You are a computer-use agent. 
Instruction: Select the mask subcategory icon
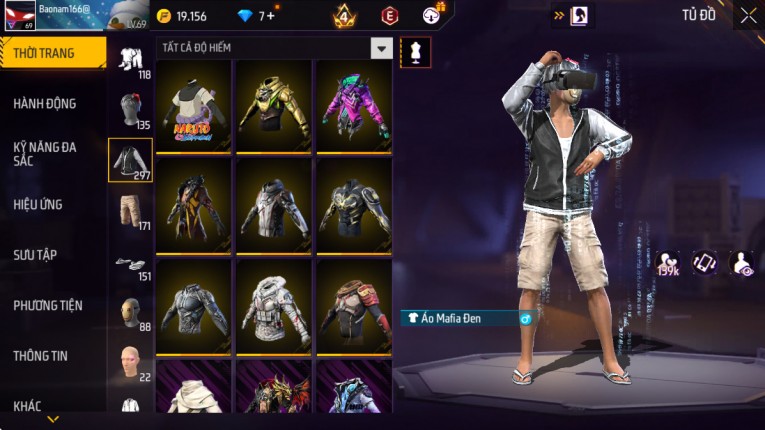(x=130, y=313)
